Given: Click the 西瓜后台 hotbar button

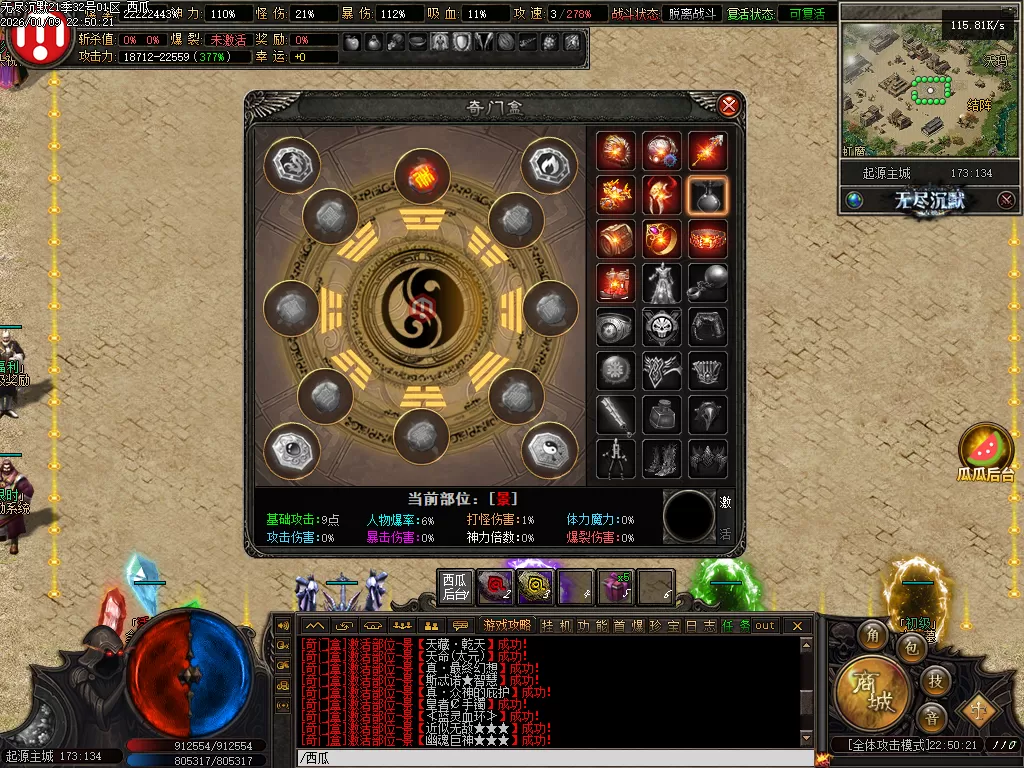Looking at the screenshot, I should click(x=455, y=587).
